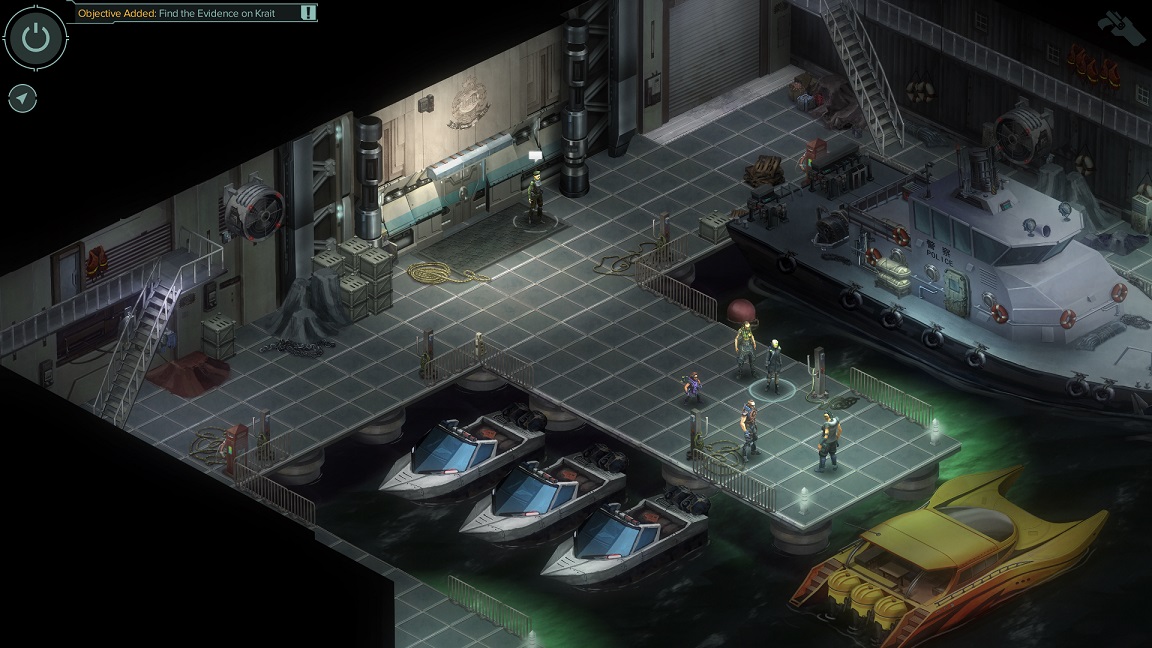Open the objective exclamation mark notification
This screenshot has width=1152, height=648.
coord(308,13)
